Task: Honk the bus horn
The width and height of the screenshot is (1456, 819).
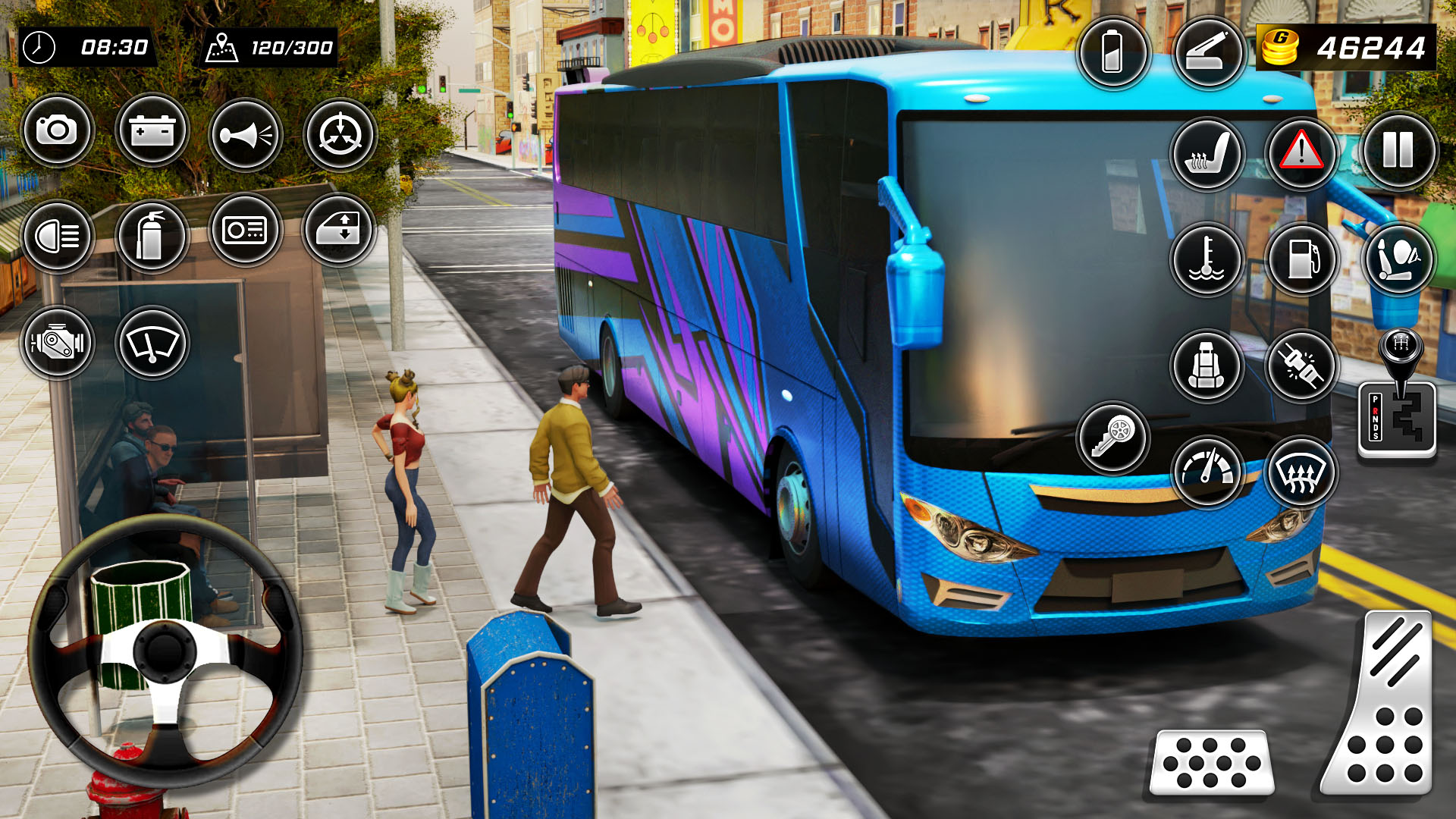Action: [246, 135]
